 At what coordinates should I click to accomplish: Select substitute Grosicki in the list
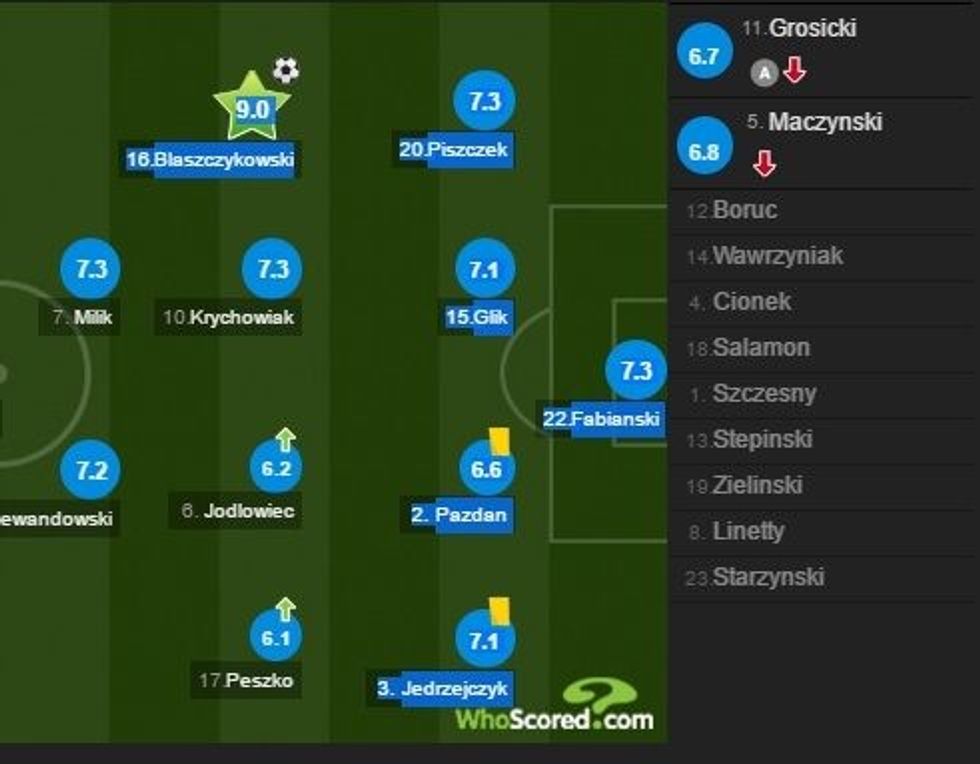[x=812, y=29]
